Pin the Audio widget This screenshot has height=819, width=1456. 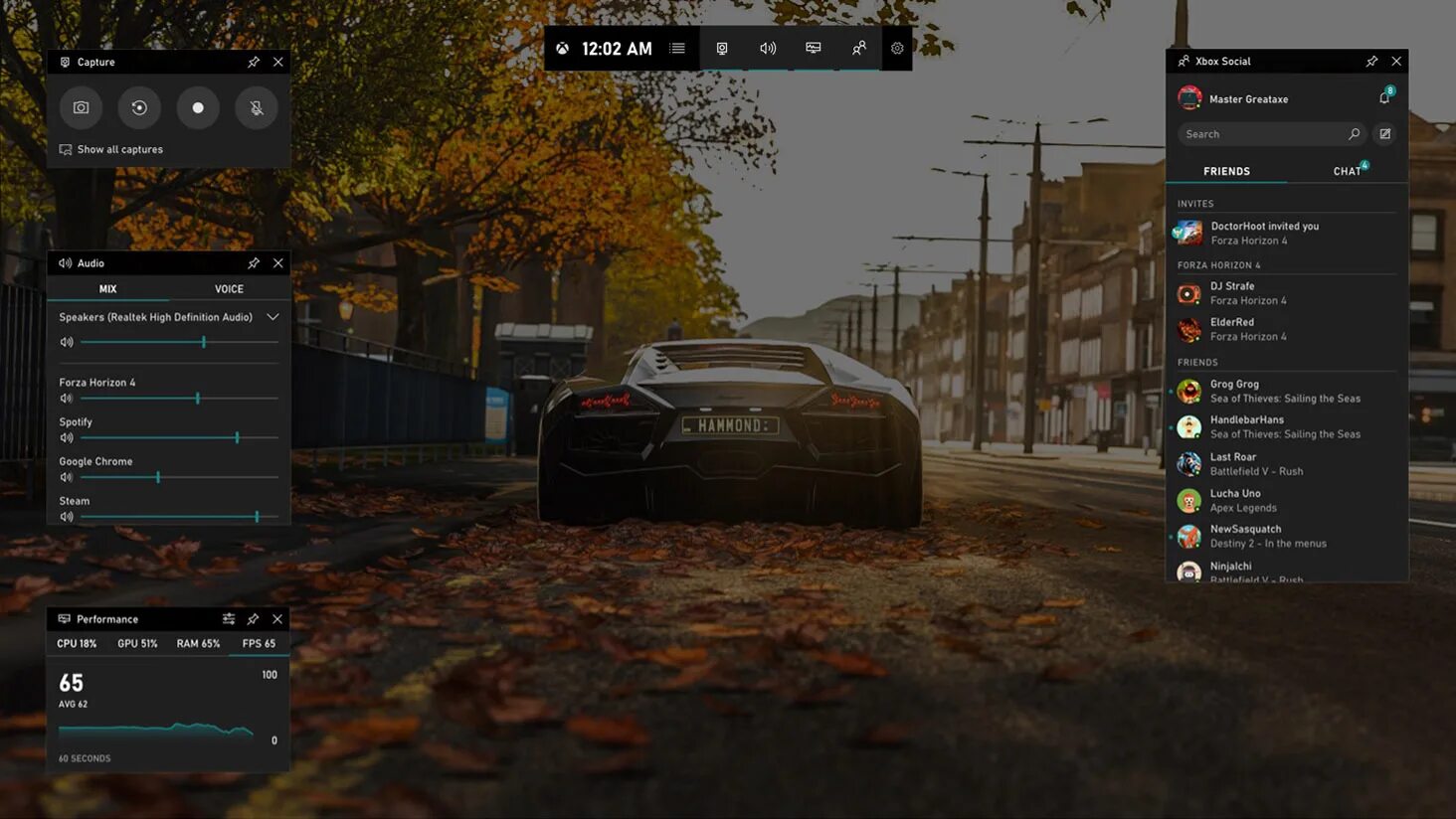point(254,263)
